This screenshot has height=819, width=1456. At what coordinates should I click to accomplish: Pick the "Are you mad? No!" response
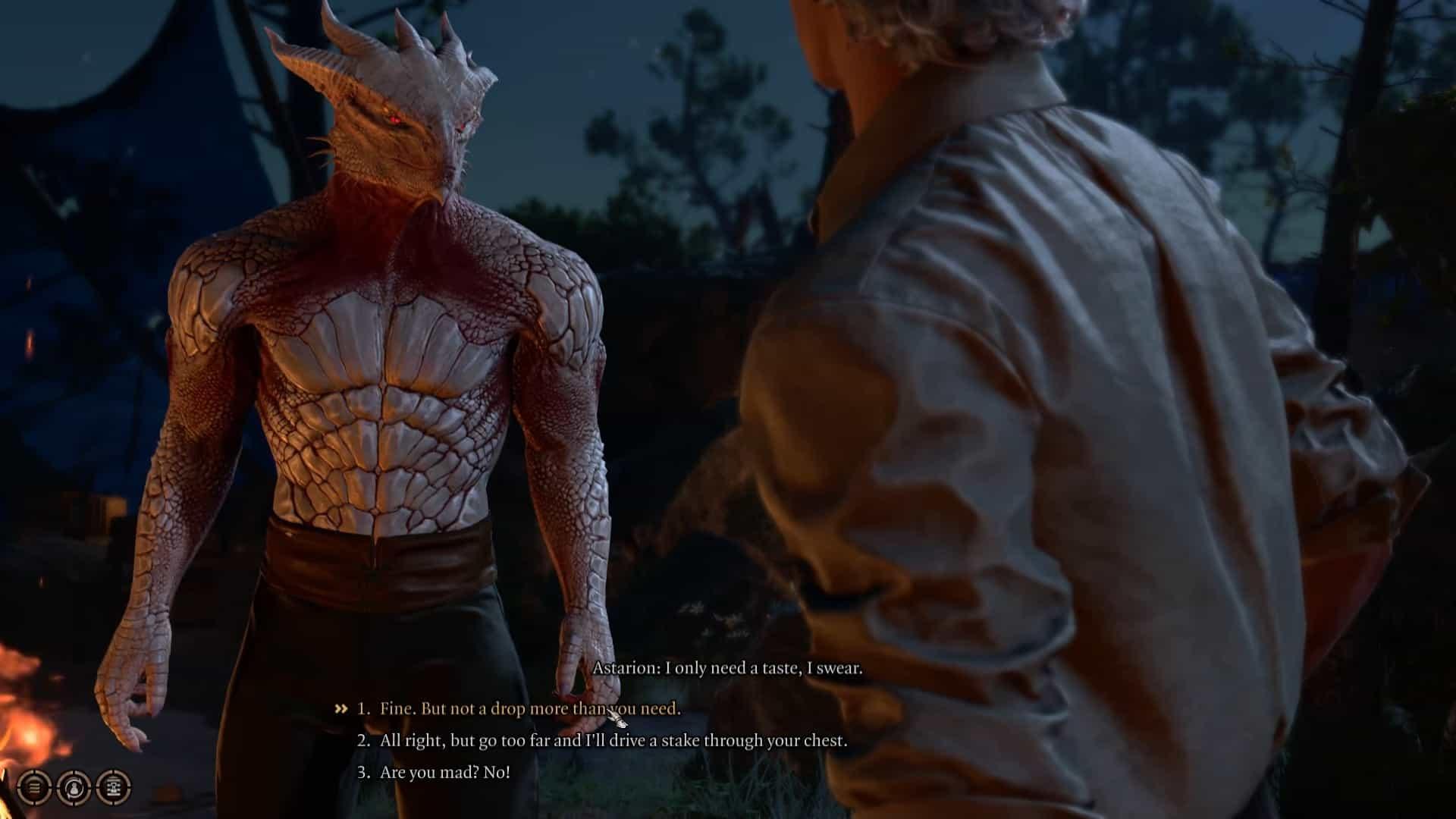pos(444,773)
